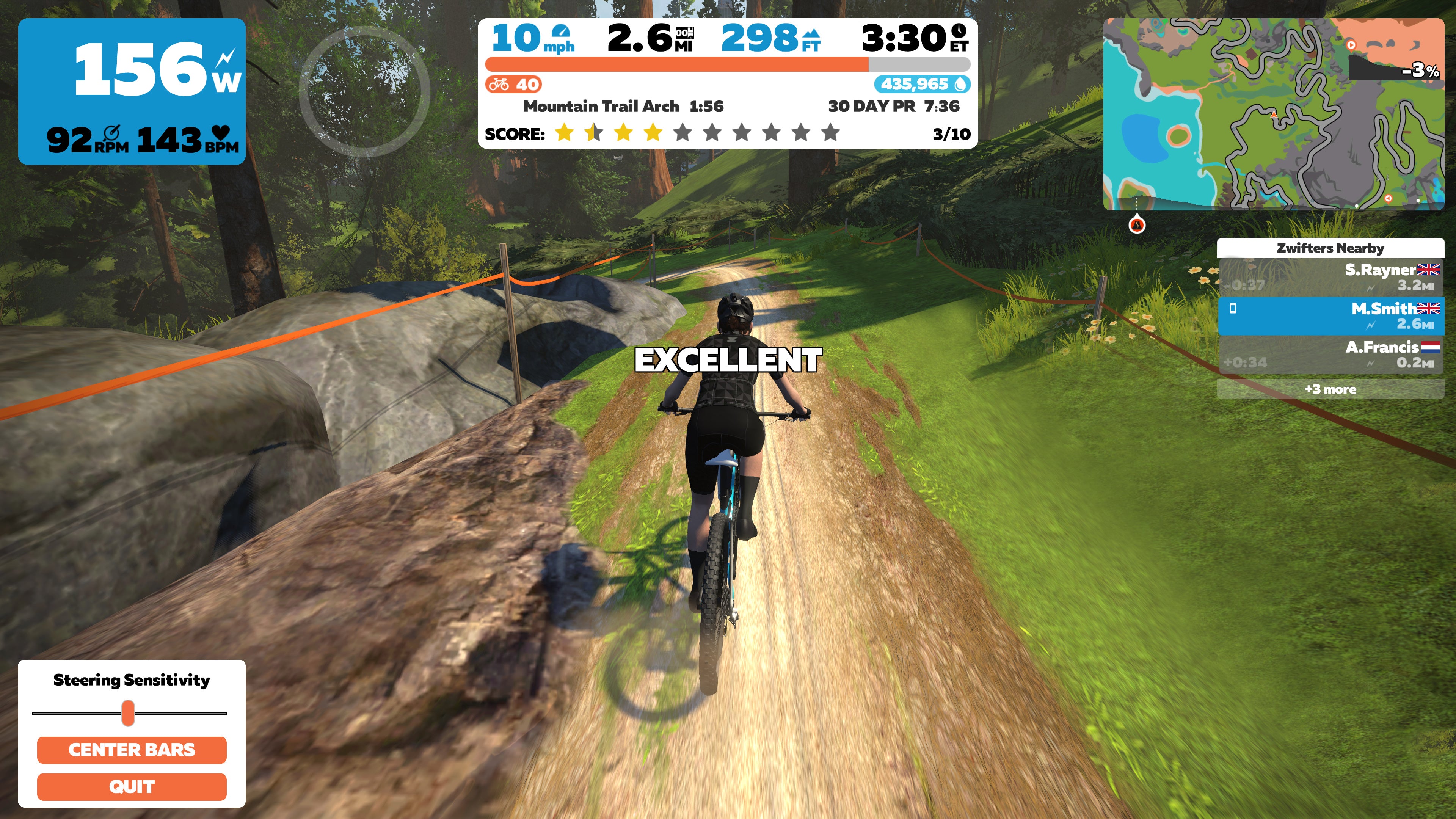Click the Steering Sensitivity slider handle
Viewport: 1456px width, 819px height.
point(128,713)
